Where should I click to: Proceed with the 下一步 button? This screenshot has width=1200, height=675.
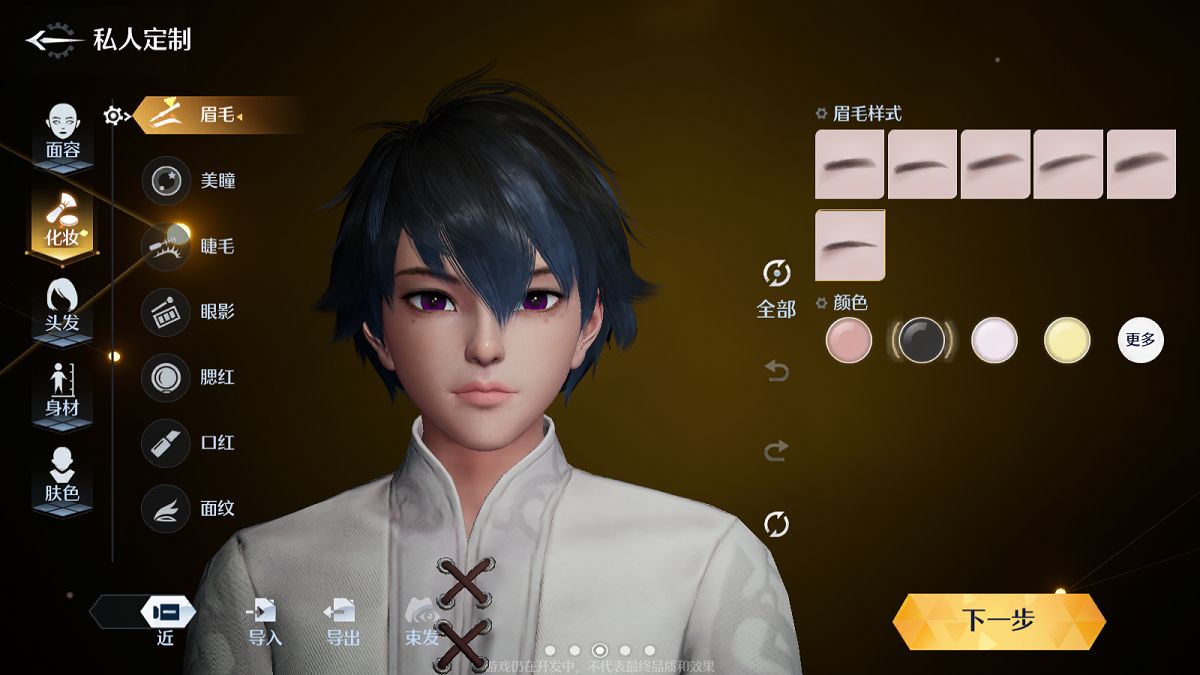(999, 621)
